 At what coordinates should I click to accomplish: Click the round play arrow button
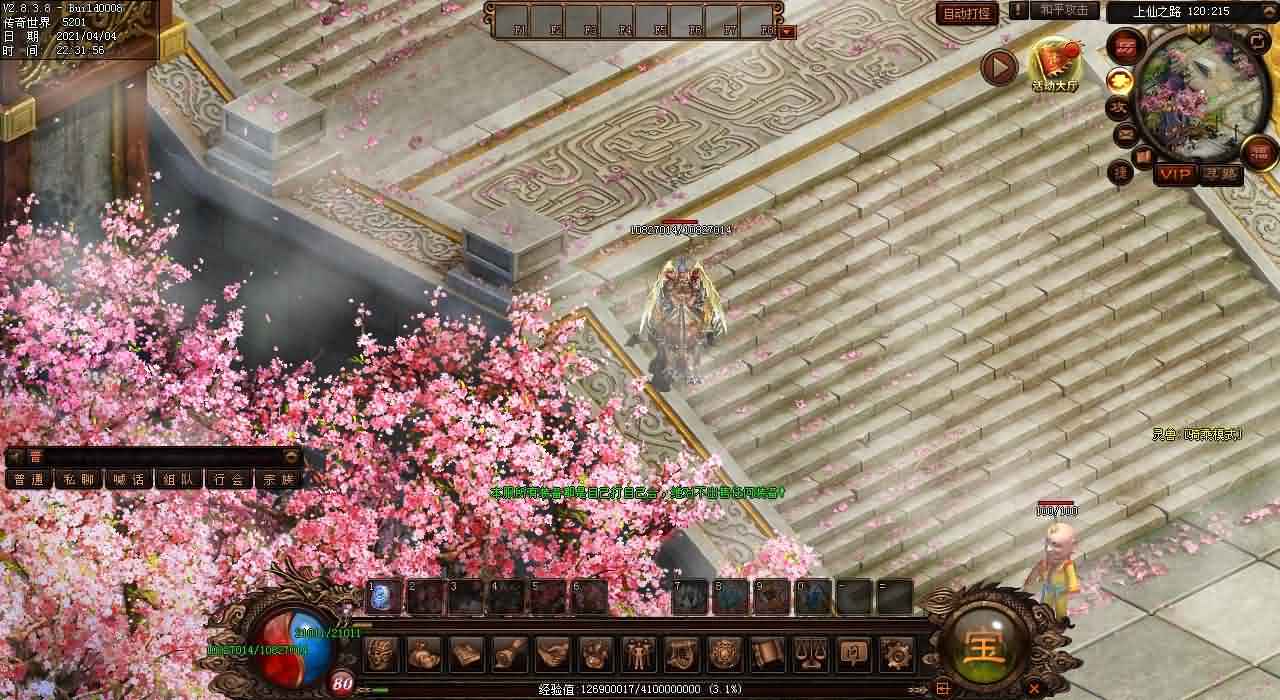[x=998, y=67]
